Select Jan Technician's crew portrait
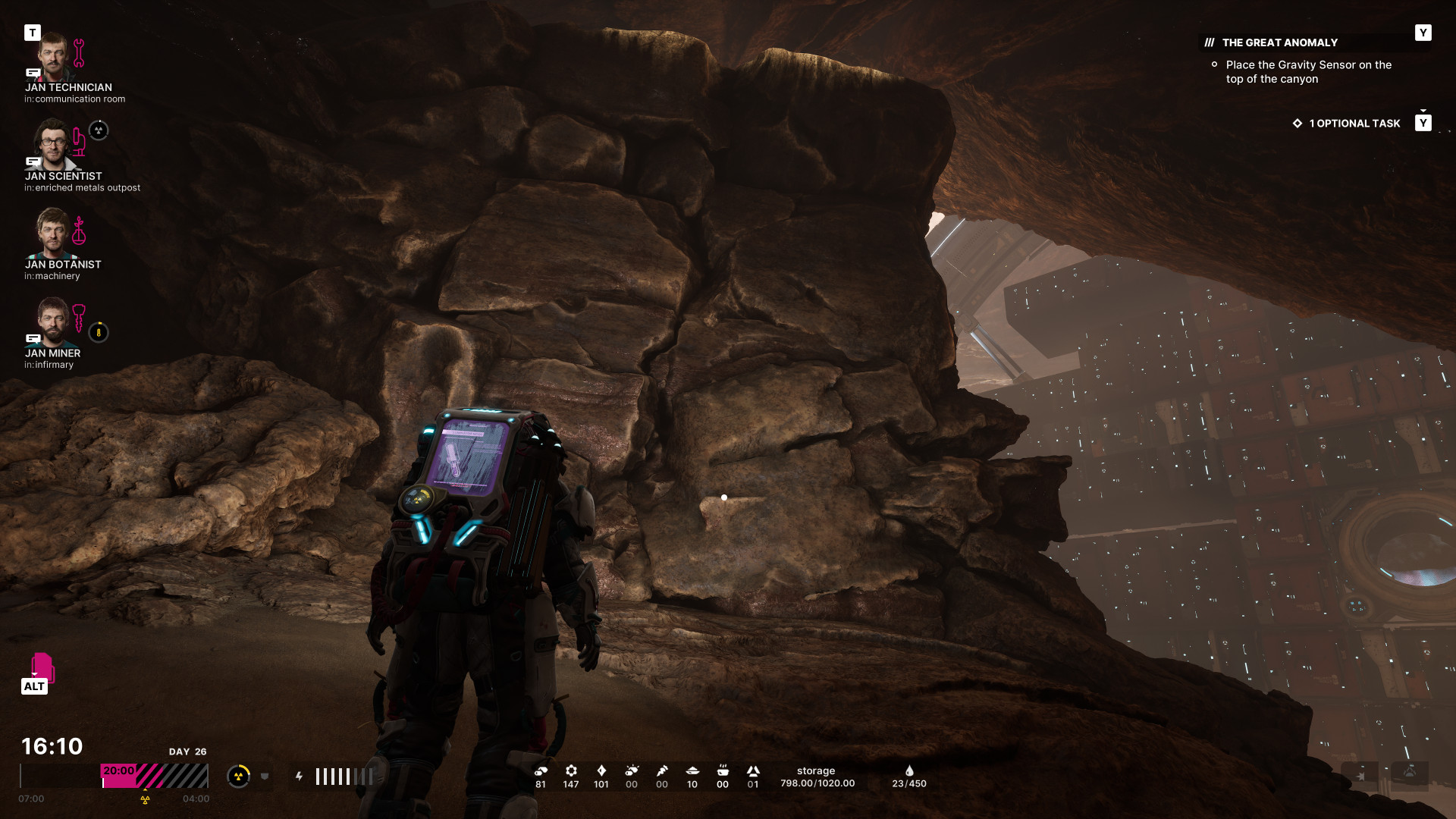1456x819 pixels. (x=52, y=56)
